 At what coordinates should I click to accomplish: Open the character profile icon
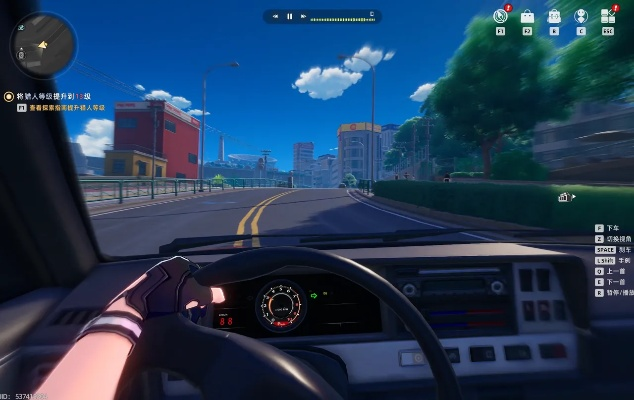pos(581,16)
